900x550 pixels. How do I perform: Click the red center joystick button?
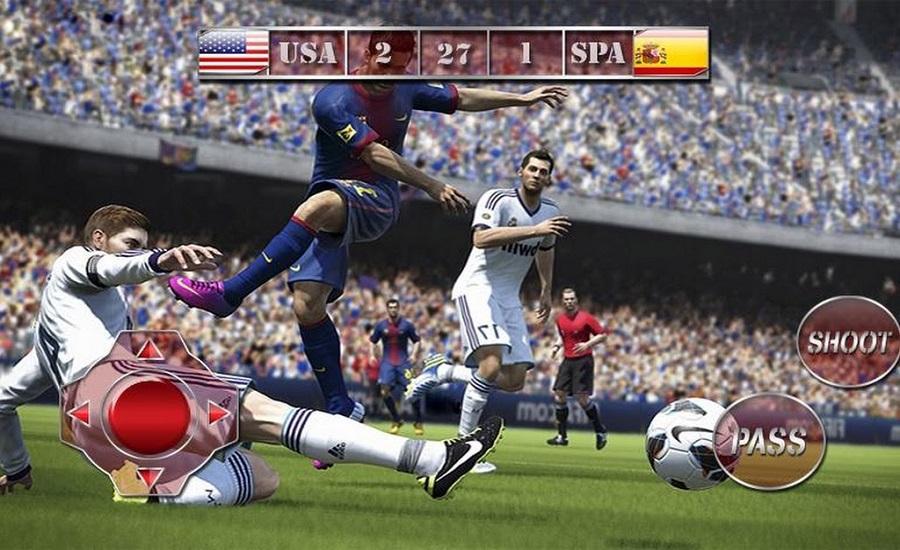(x=150, y=414)
